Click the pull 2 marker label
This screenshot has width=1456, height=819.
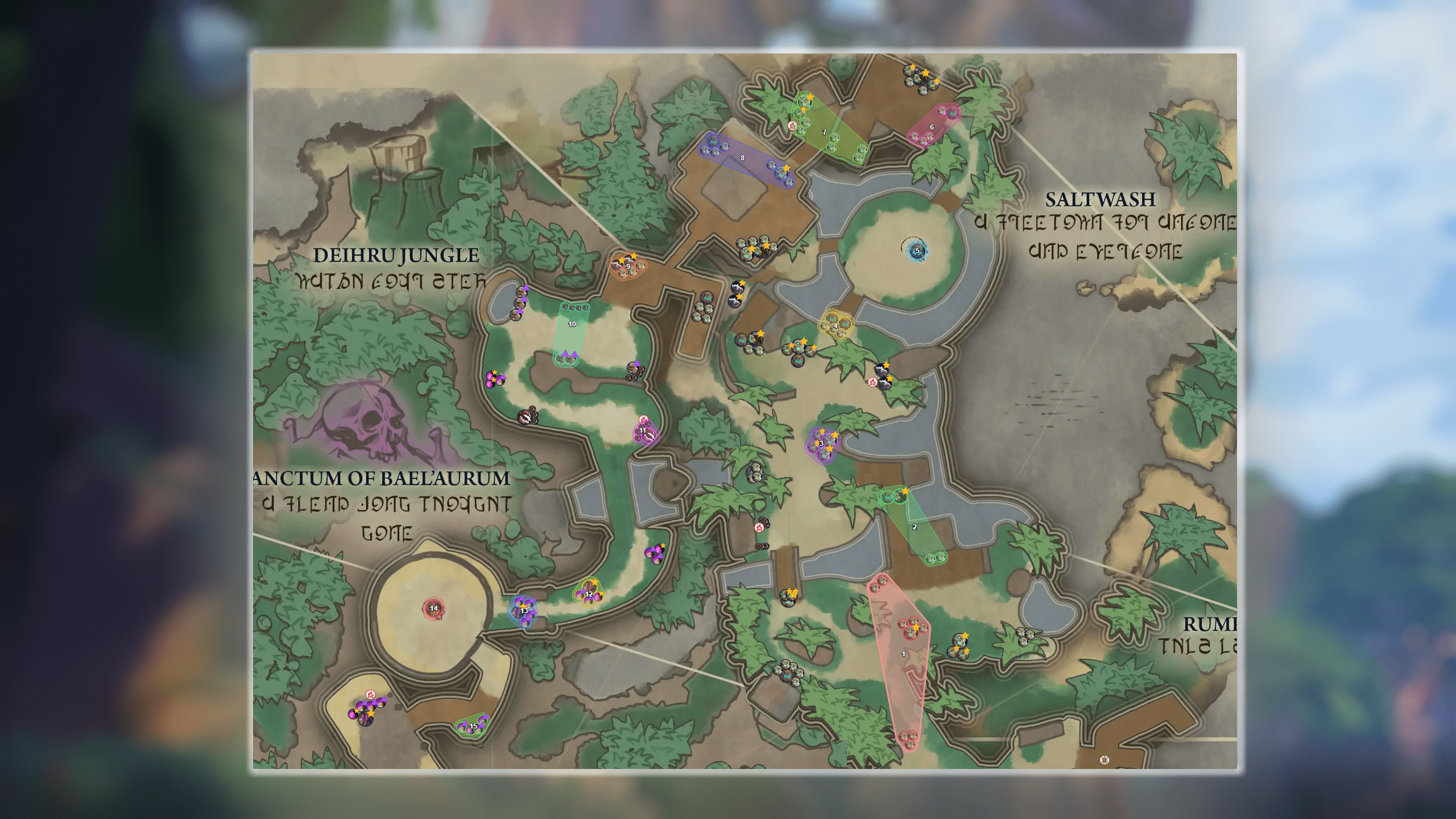(x=915, y=527)
